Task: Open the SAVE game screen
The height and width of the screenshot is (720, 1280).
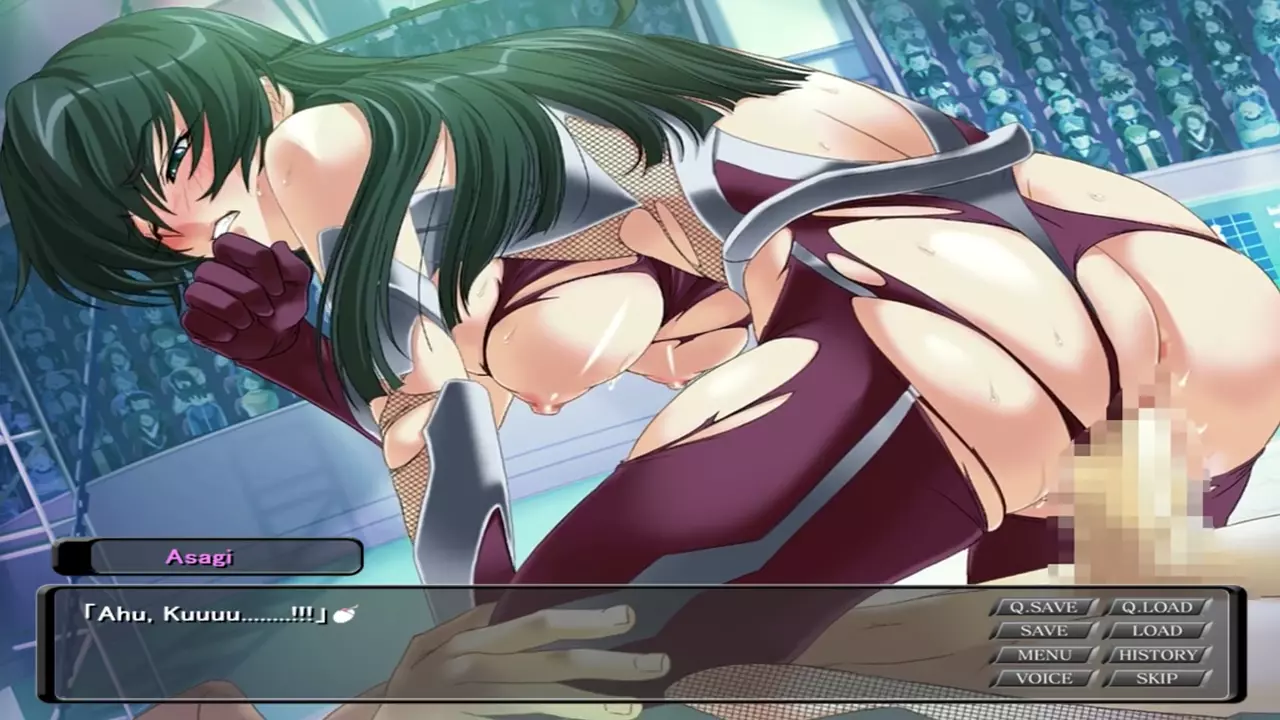Action: click(1043, 631)
